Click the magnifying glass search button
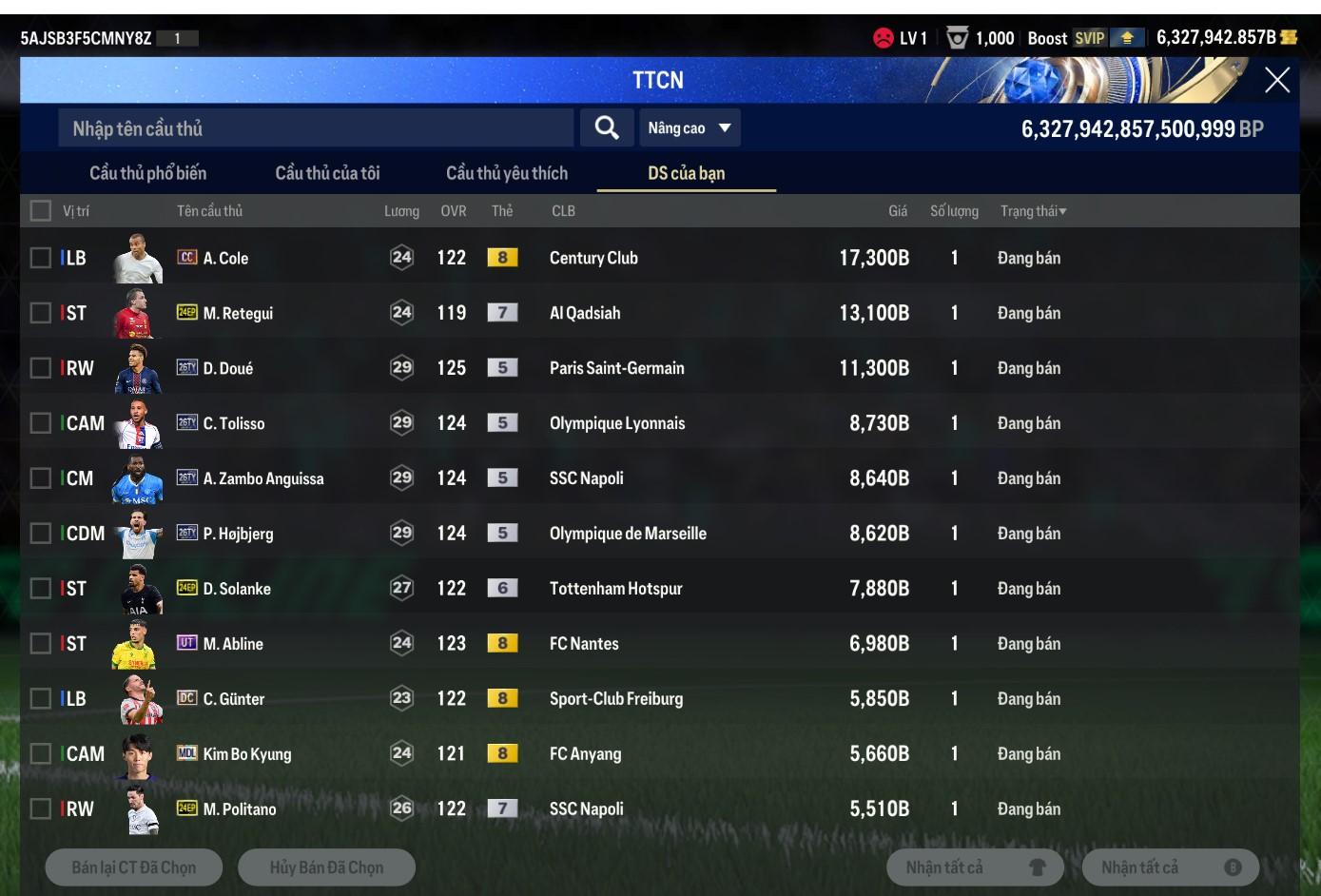The image size is (1321, 896). [607, 128]
